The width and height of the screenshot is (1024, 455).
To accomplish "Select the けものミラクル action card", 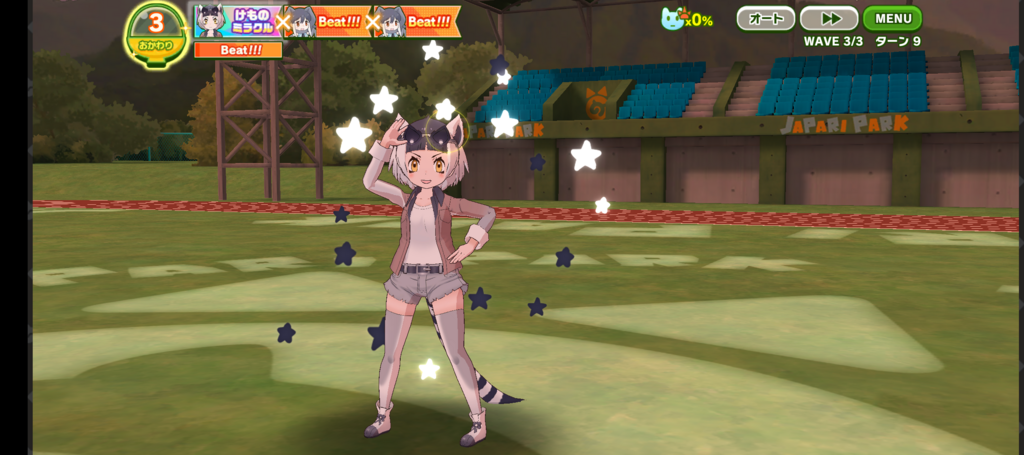I will (x=237, y=21).
